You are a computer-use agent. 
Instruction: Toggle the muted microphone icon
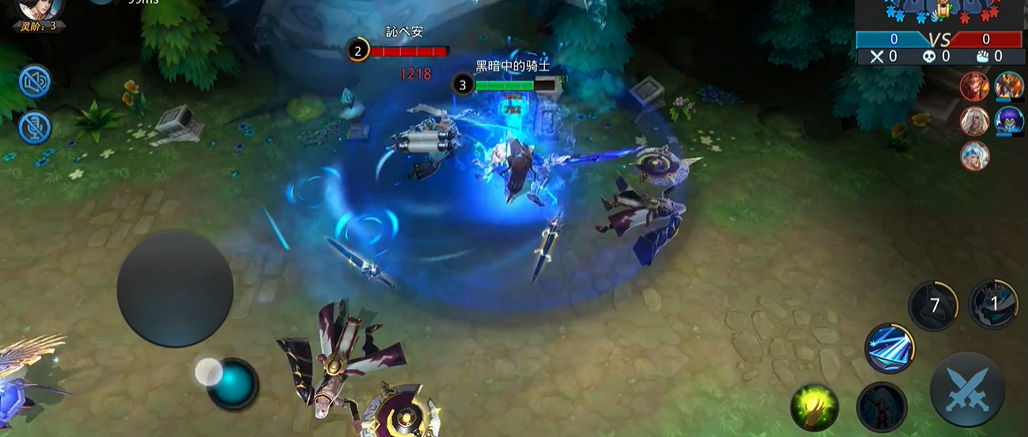(x=35, y=127)
